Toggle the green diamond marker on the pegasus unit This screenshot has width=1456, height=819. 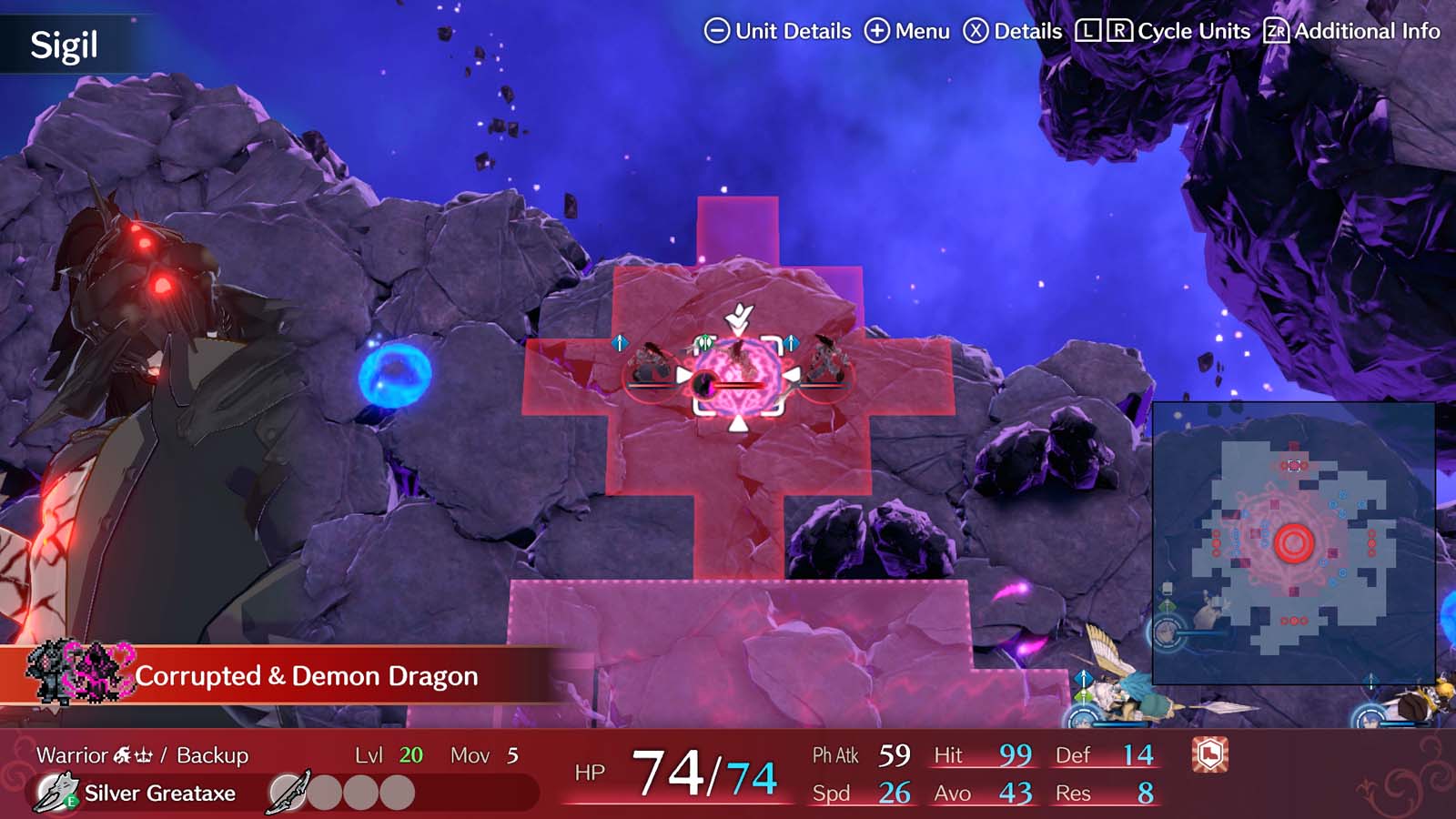coord(1083,697)
